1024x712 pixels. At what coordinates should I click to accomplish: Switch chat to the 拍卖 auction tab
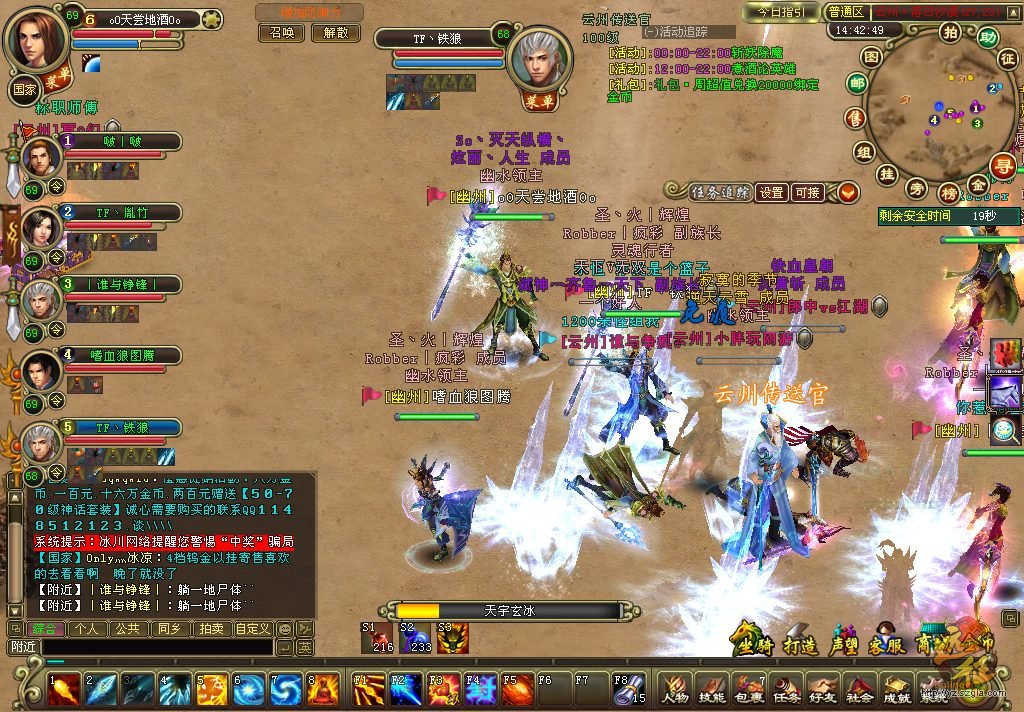(210, 629)
